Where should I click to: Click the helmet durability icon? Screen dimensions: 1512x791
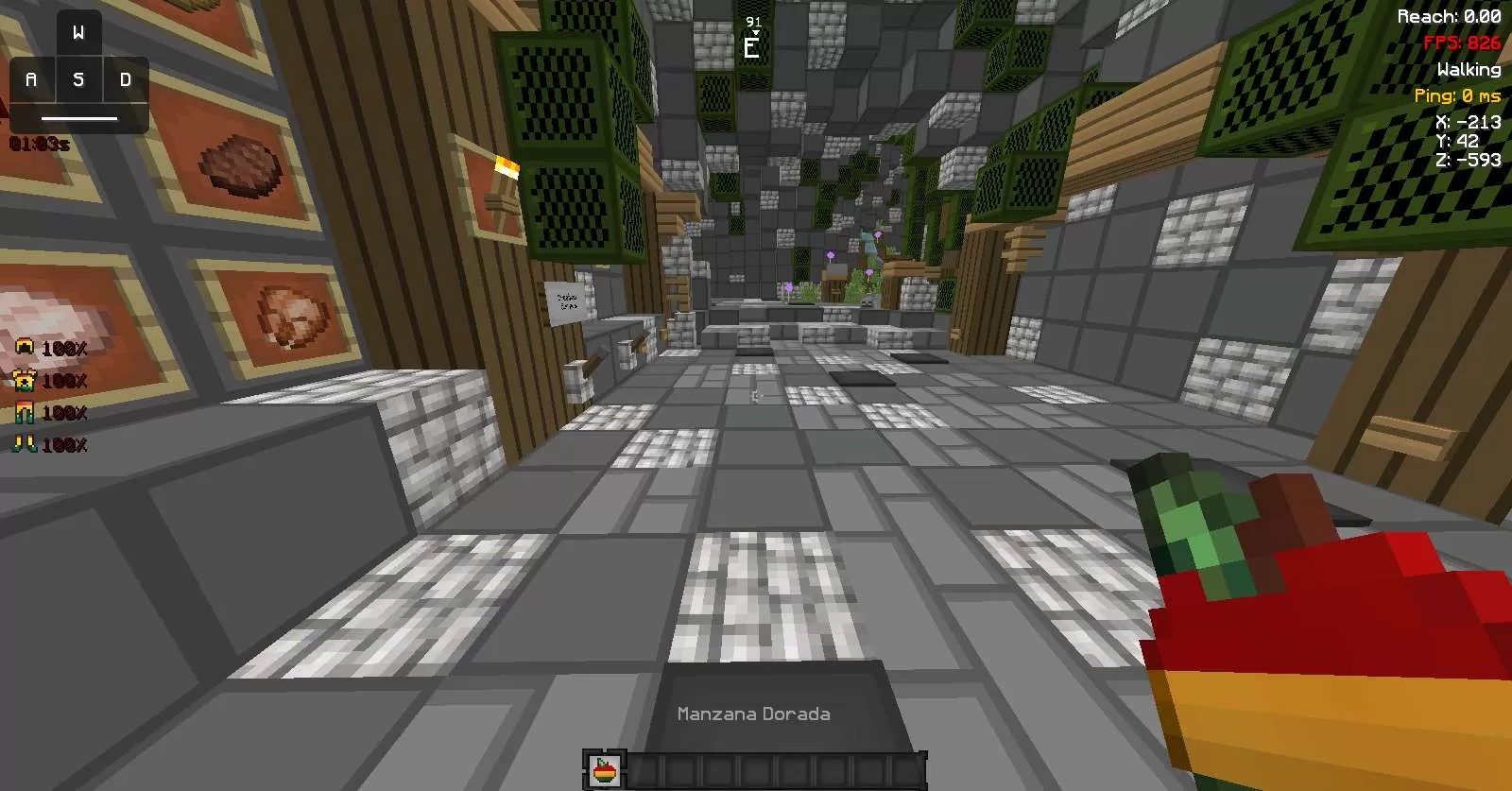pyautogui.click(x=25, y=348)
